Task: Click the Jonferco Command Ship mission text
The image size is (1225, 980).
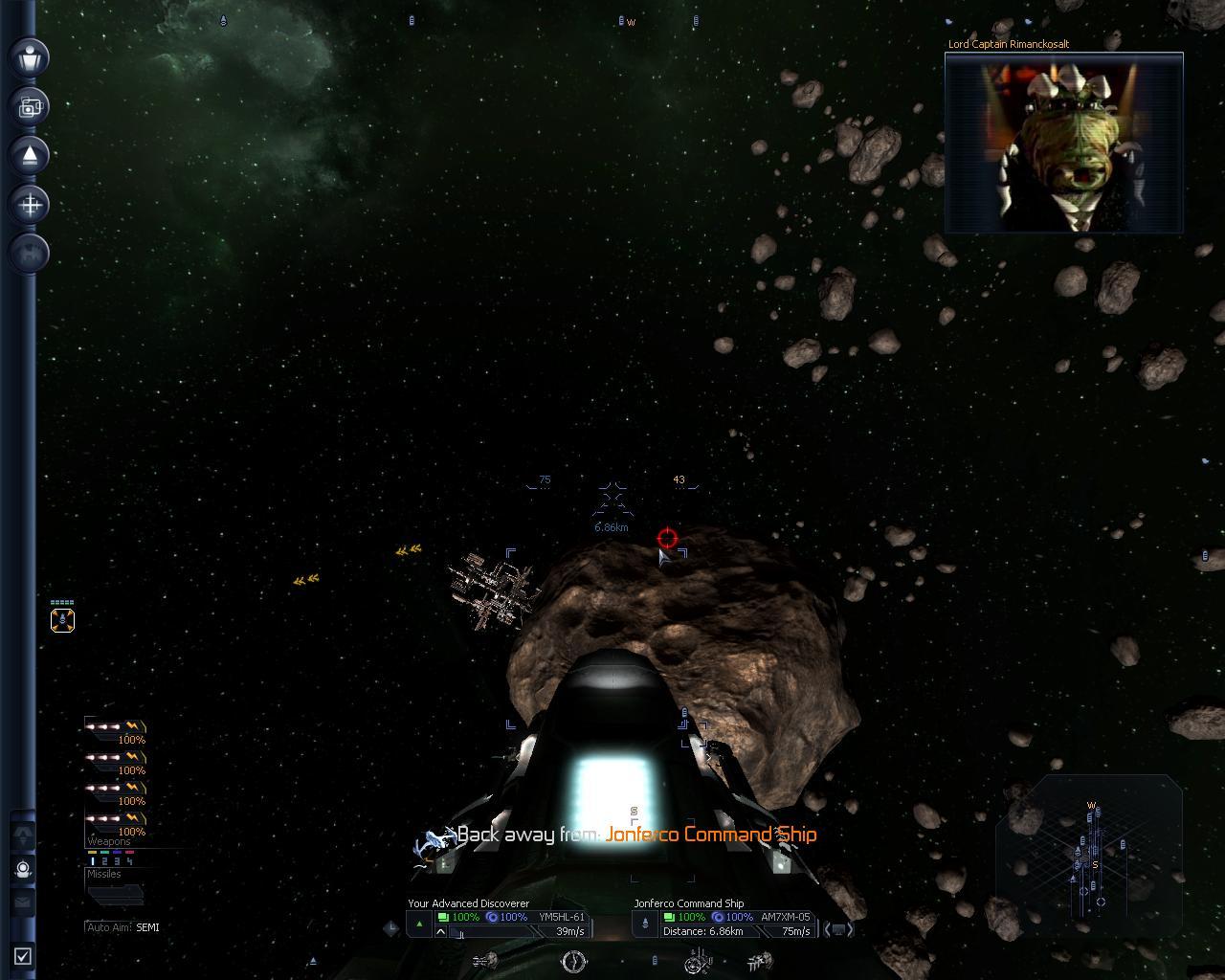Action: [x=710, y=835]
